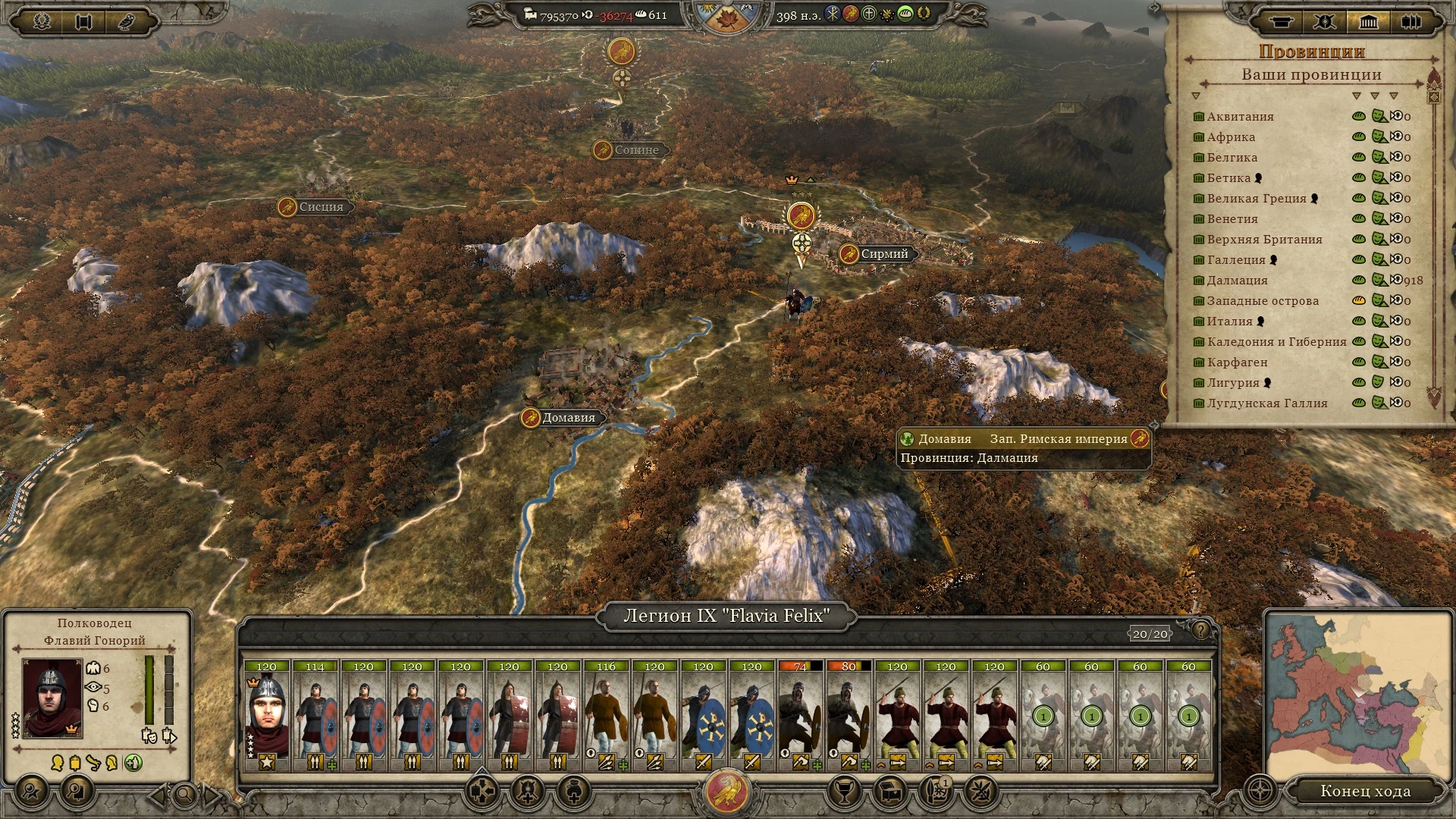This screenshot has width=1456, height=819.
Task: Switch to the buildings temple tab top-right
Action: click(x=1367, y=22)
